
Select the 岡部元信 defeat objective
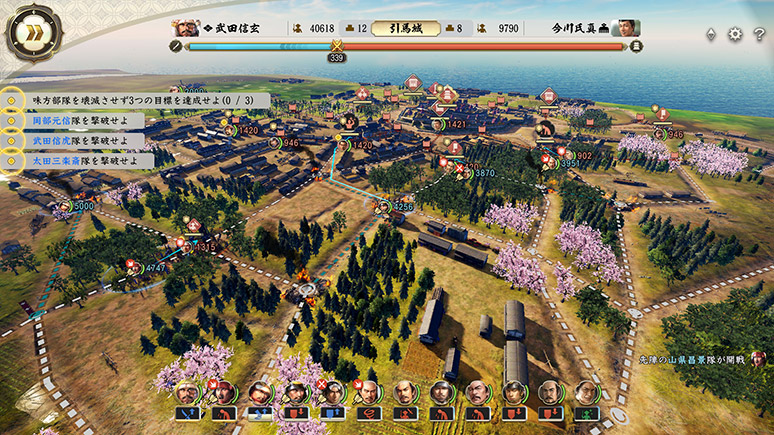[78, 120]
